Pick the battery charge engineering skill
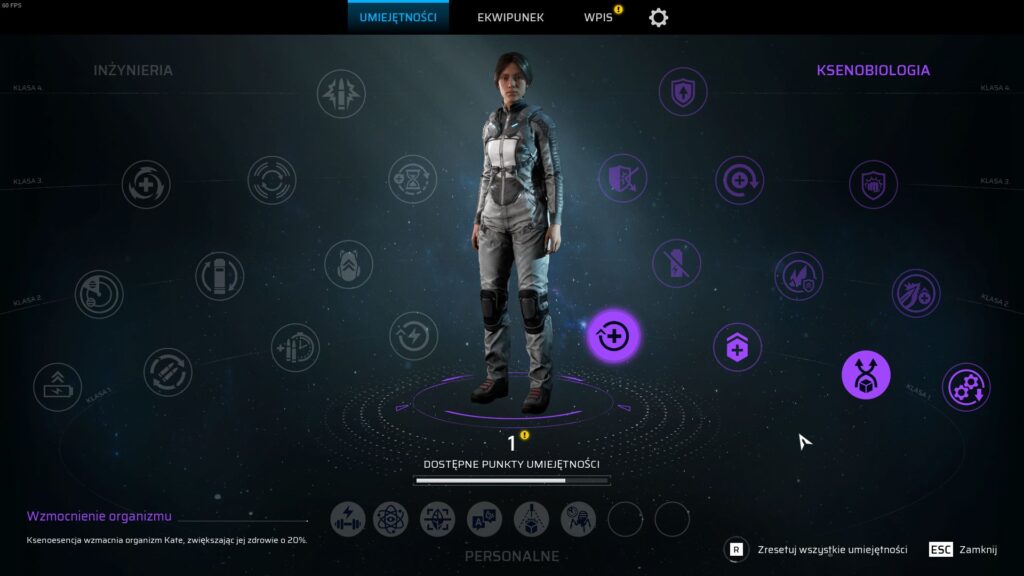This screenshot has width=1024, height=576. [x=58, y=387]
